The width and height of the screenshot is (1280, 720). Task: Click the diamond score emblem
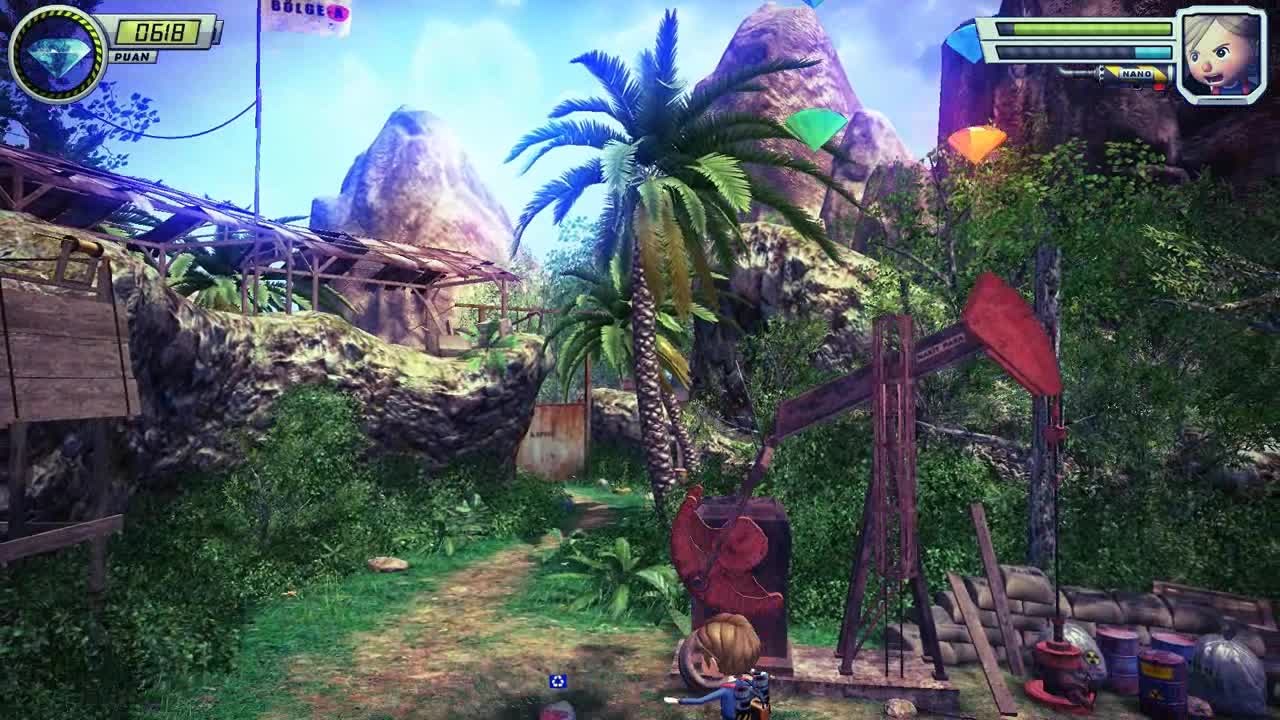click(60, 48)
